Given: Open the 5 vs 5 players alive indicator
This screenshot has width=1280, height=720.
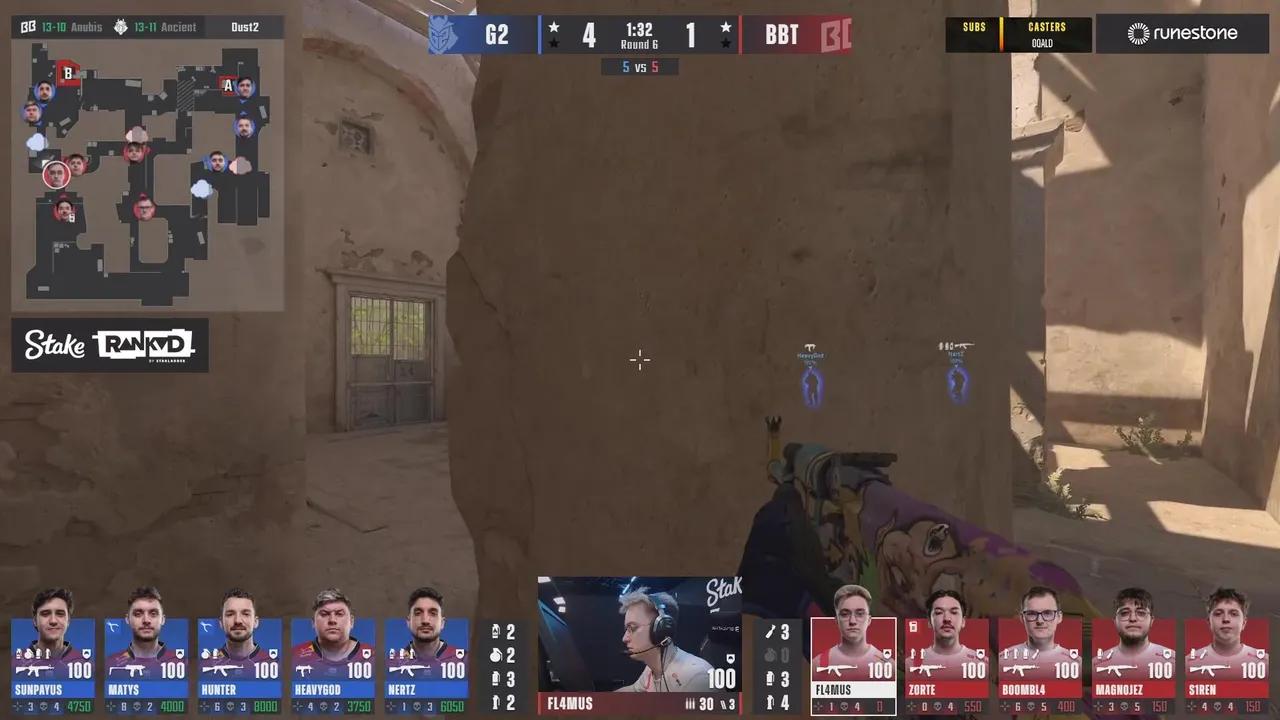Looking at the screenshot, I should 640,66.
